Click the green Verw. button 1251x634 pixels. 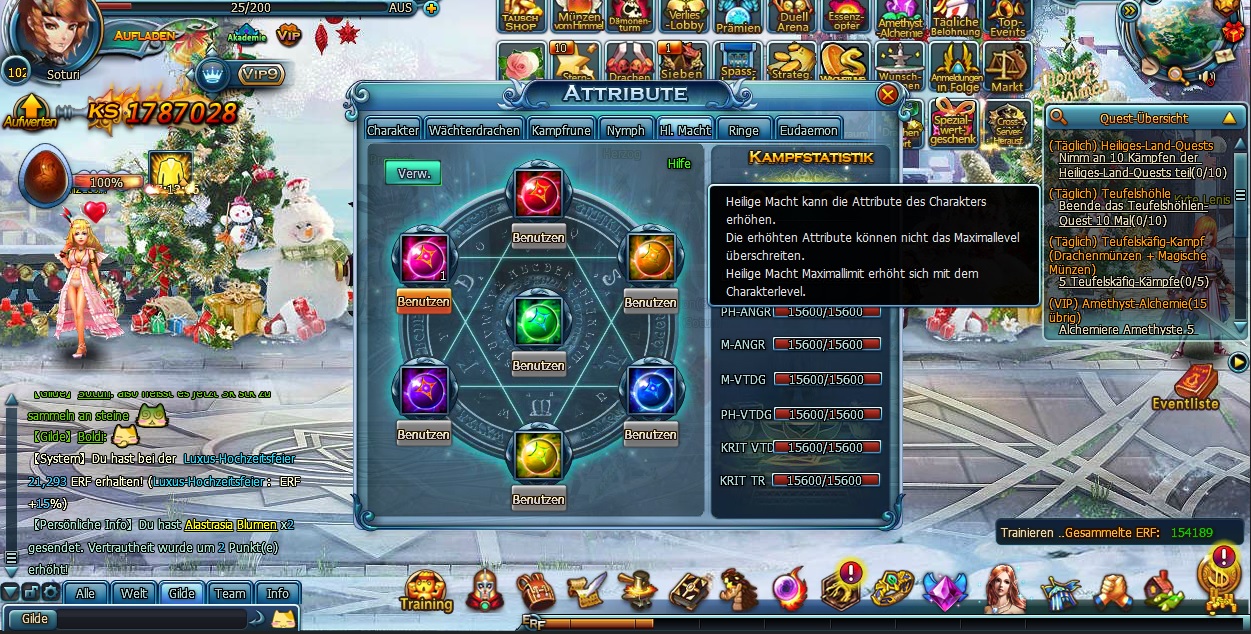tap(413, 173)
